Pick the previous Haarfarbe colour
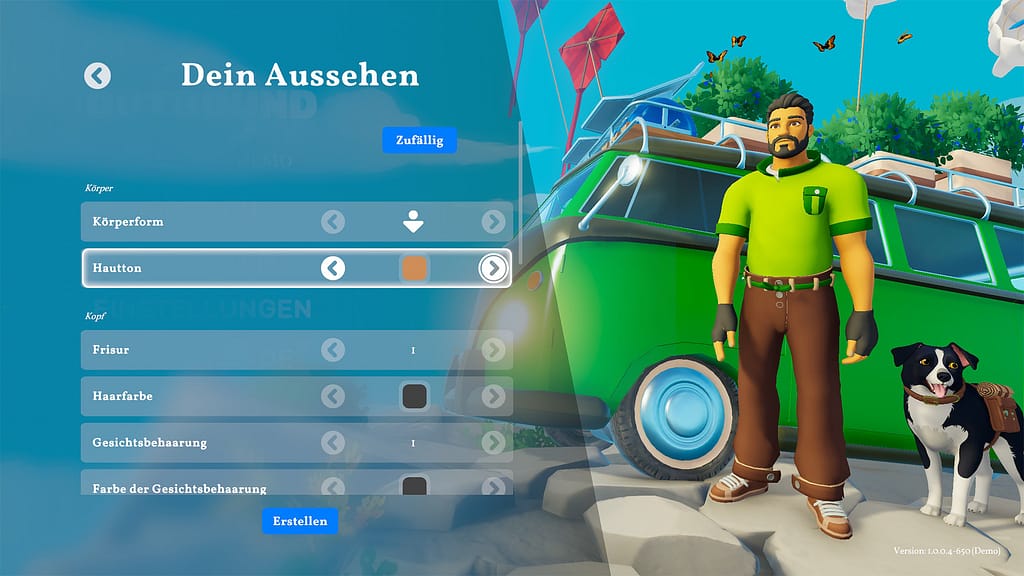This screenshot has height=576, width=1024. click(x=333, y=397)
